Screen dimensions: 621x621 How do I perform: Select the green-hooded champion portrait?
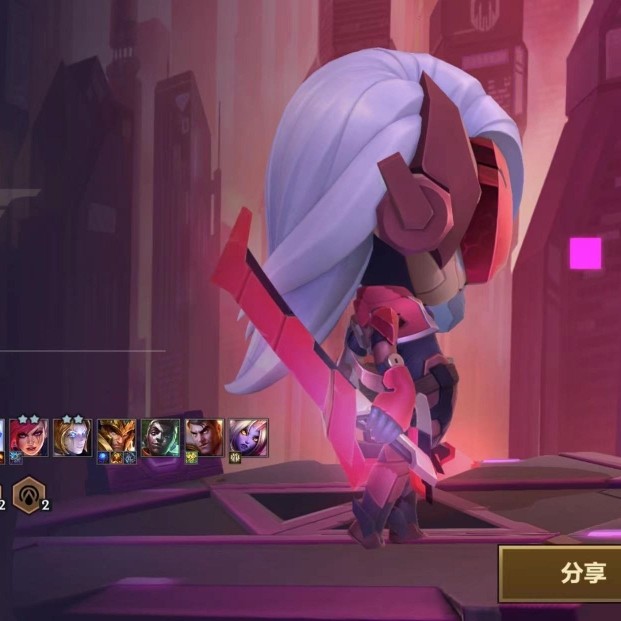point(160,437)
